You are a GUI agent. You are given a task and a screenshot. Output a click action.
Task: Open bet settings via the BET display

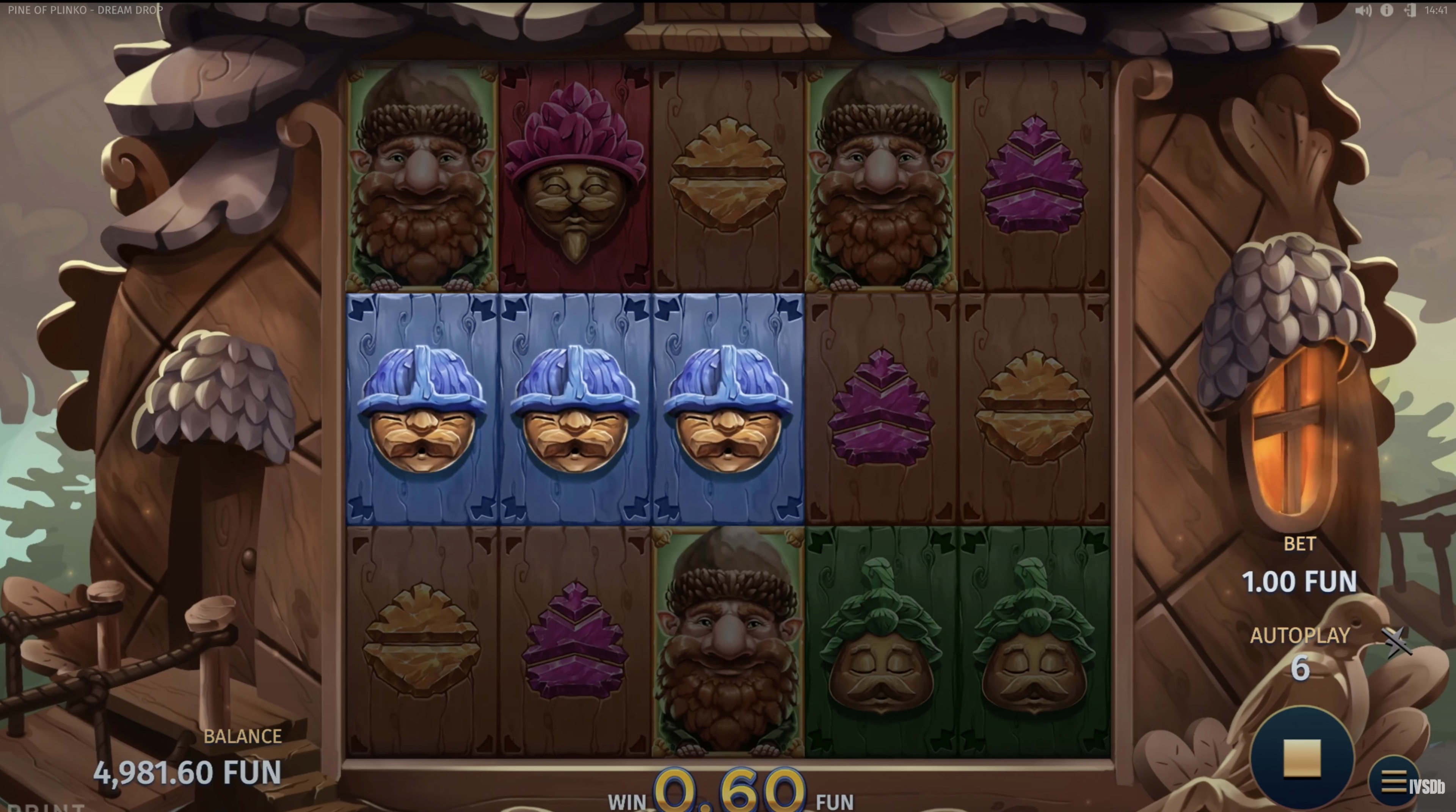coord(1299,582)
